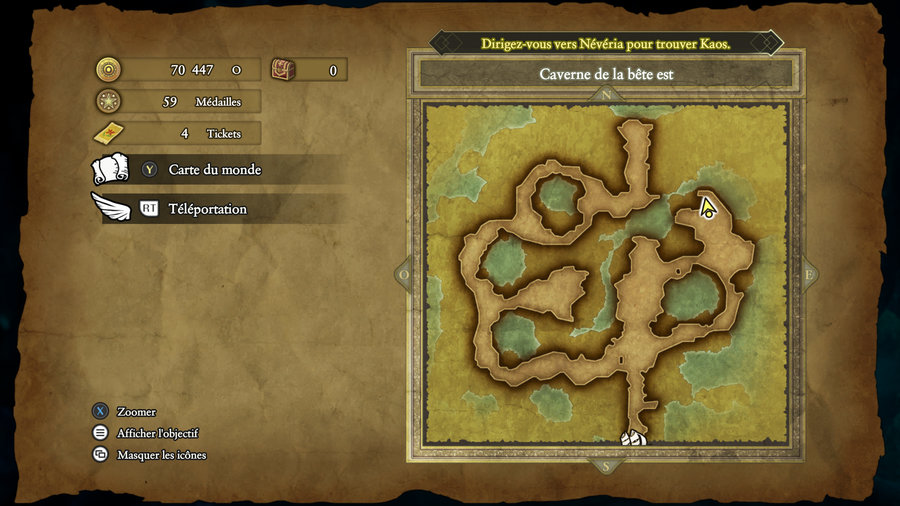Open the Carte du monde world map
900x506 pixels.
[x=214, y=170]
